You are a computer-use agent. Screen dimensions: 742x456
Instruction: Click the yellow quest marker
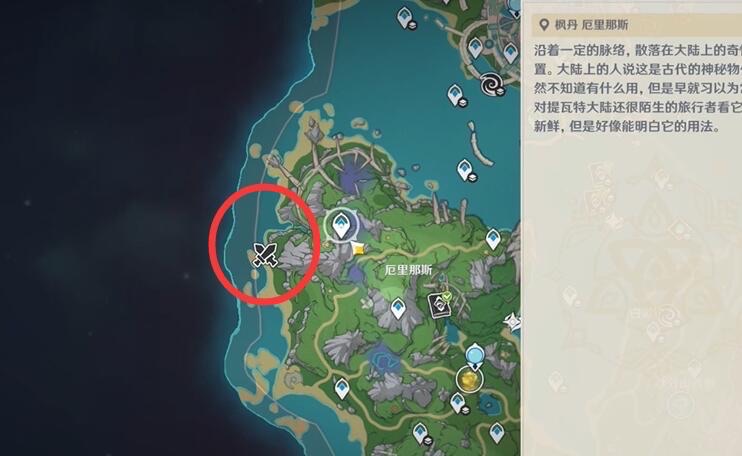[358, 247]
